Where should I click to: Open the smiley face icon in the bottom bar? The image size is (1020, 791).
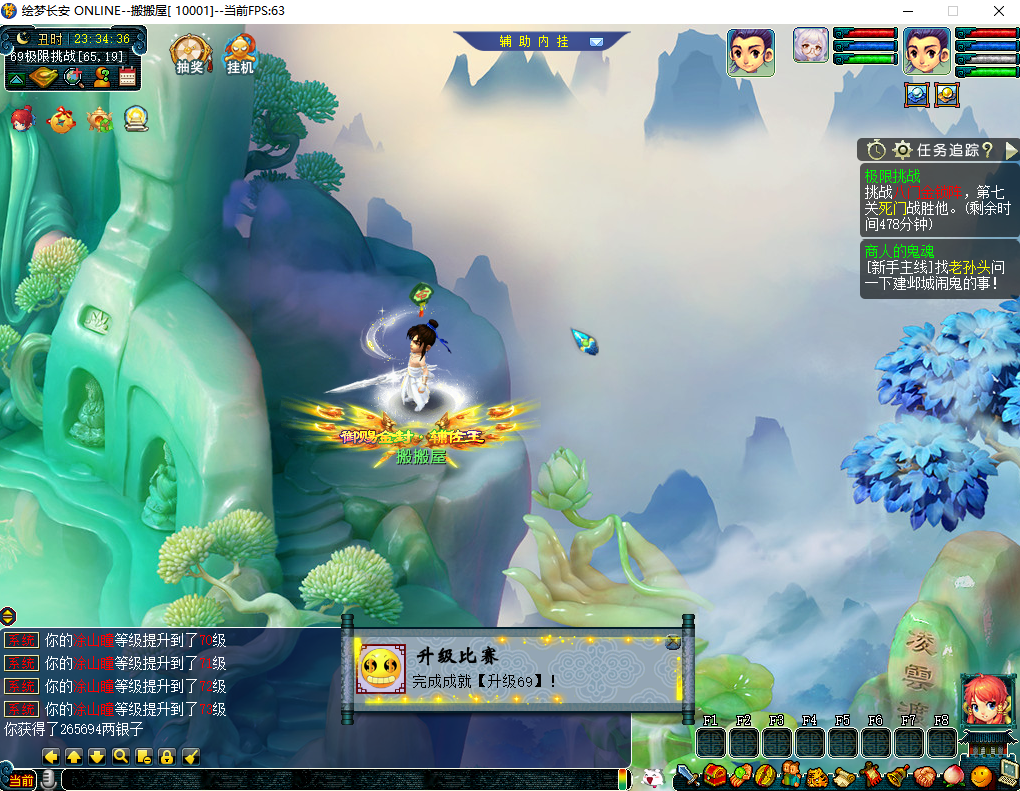click(981, 775)
